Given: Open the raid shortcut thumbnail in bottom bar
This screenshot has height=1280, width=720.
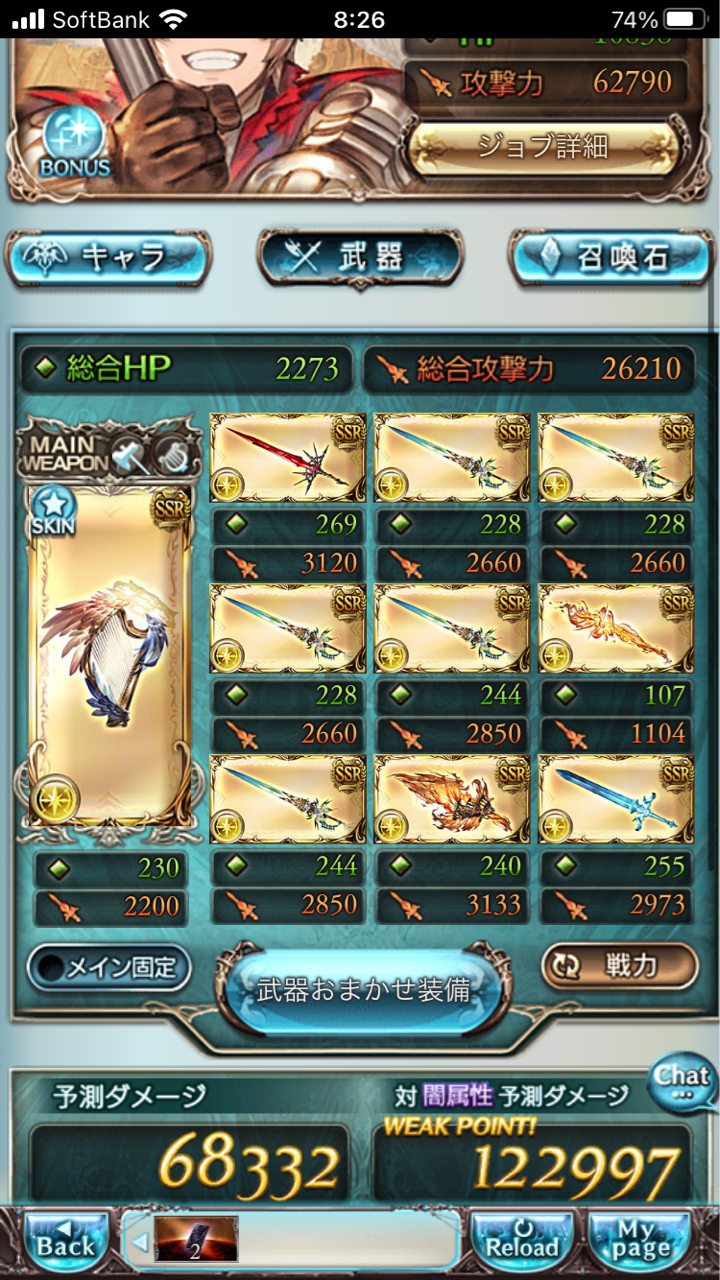Looking at the screenshot, I should coord(196,1240).
